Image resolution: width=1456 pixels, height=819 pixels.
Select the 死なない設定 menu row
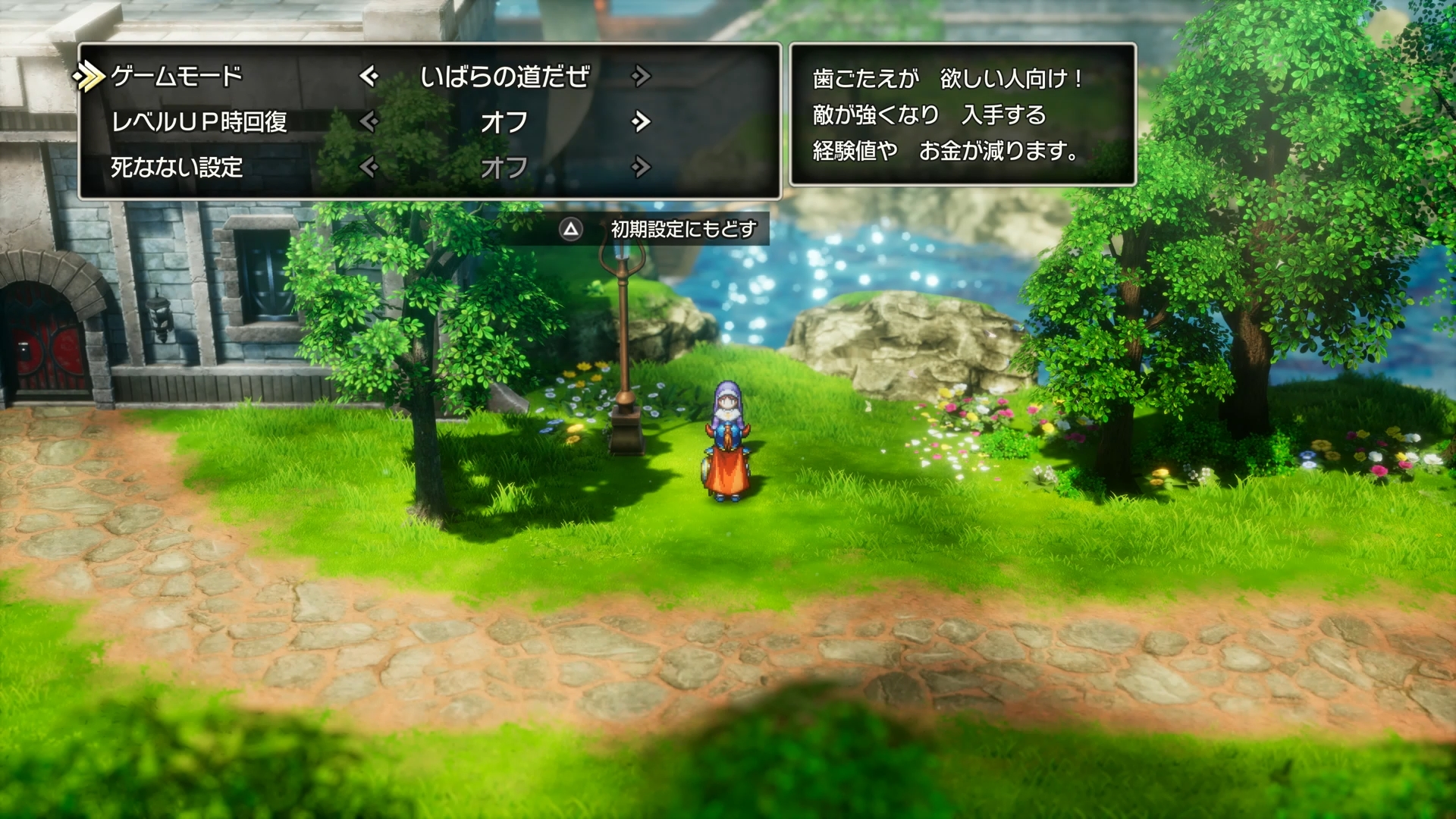click(x=174, y=168)
